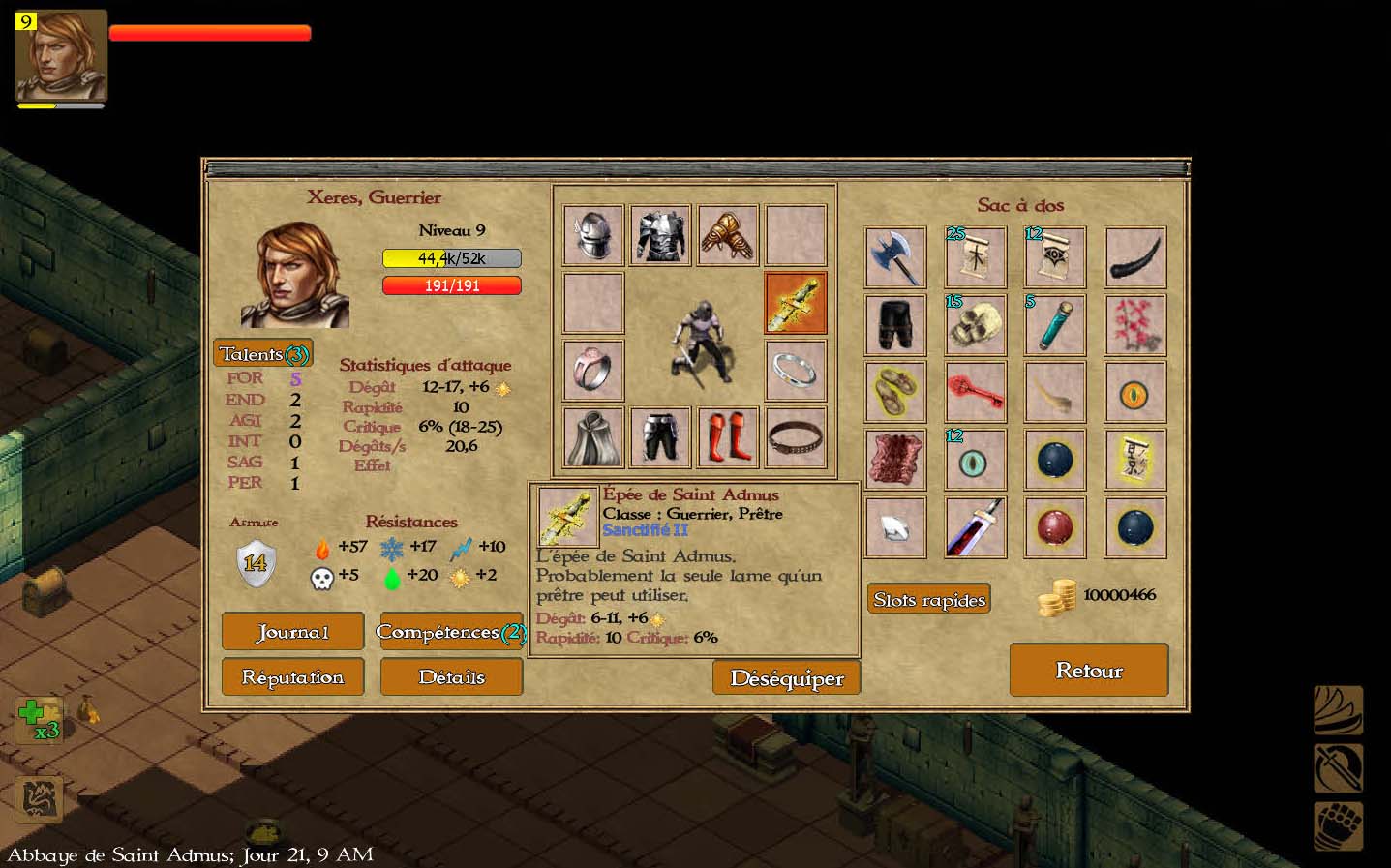Open the Réputation panel

(292, 677)
